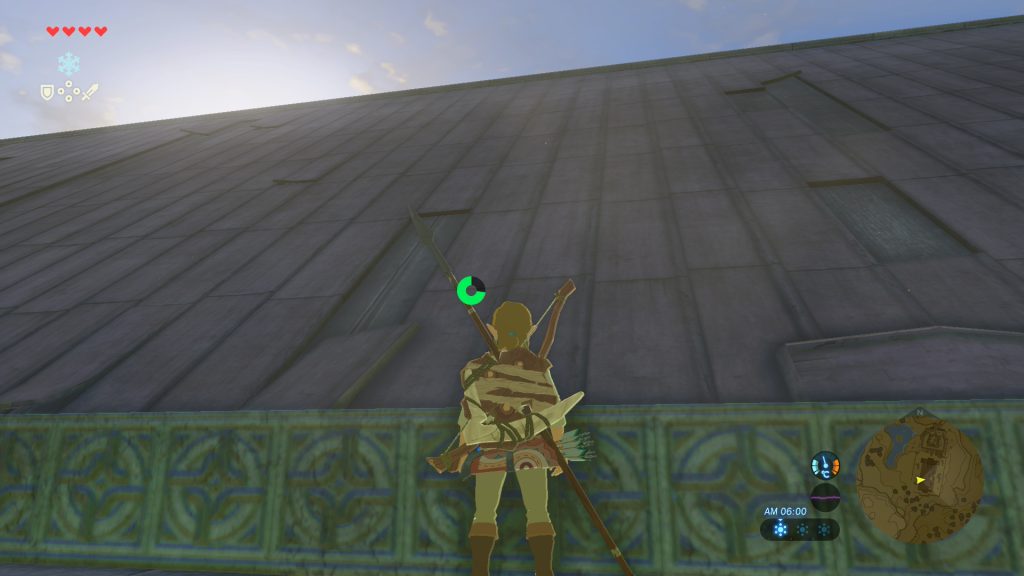Select the current sunny weather forecast icon
This screenshot has width=1024, height=576.
780,529
